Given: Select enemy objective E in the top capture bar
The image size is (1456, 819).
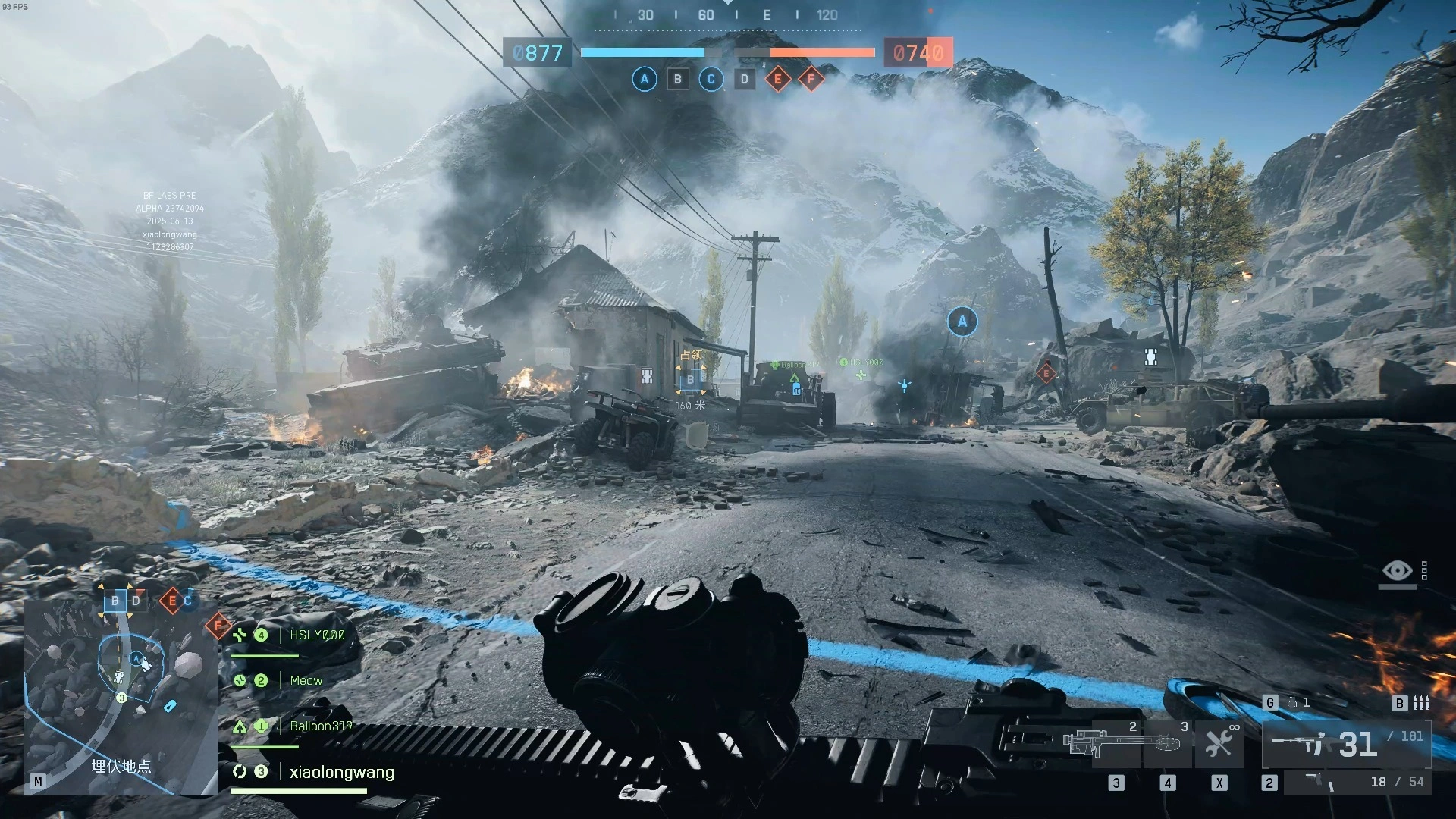Looking at the screenshot, I should point(777,79).
